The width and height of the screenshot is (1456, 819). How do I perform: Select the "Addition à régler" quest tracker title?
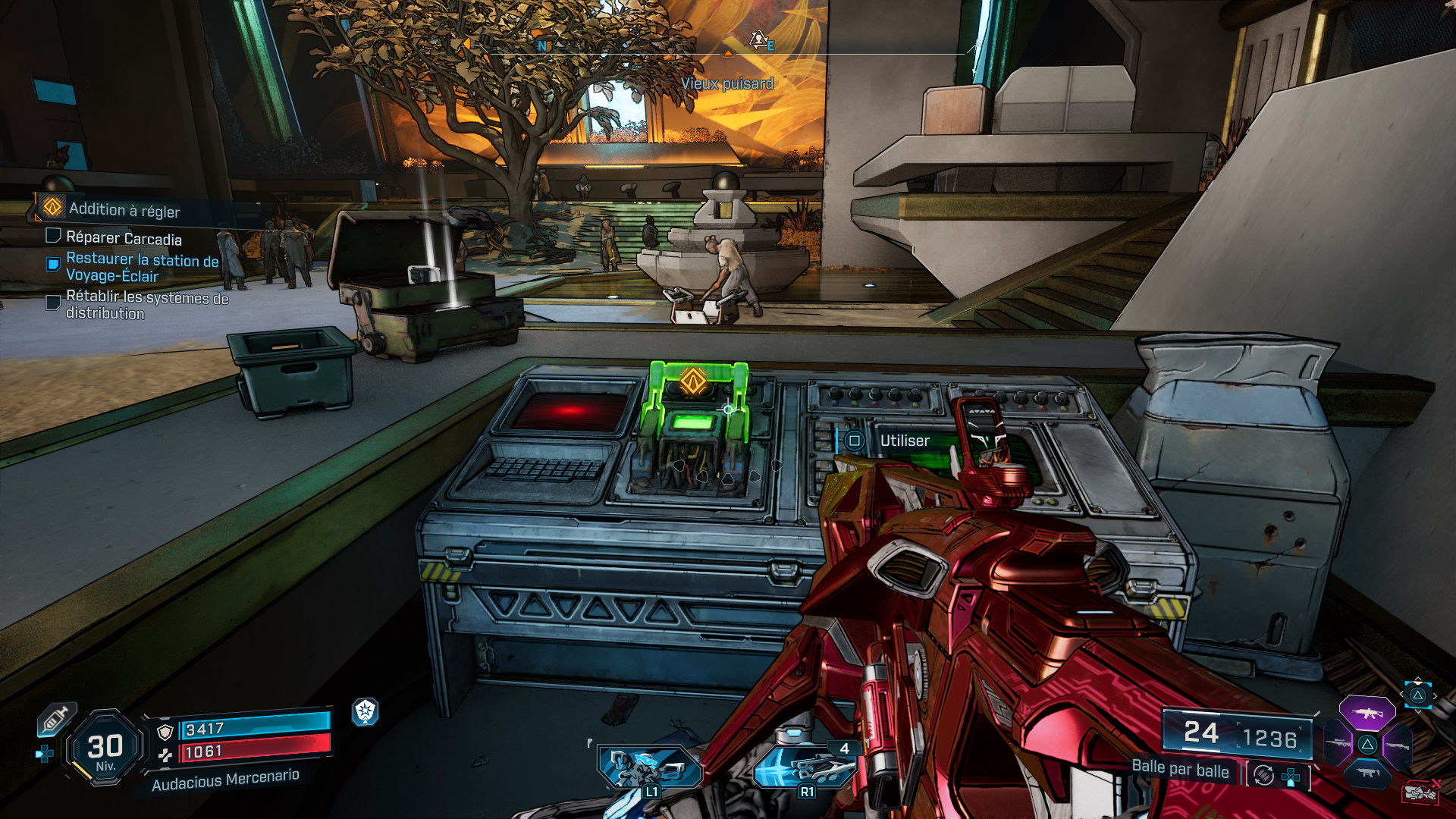pyautogui.click(x=124, y=210)
